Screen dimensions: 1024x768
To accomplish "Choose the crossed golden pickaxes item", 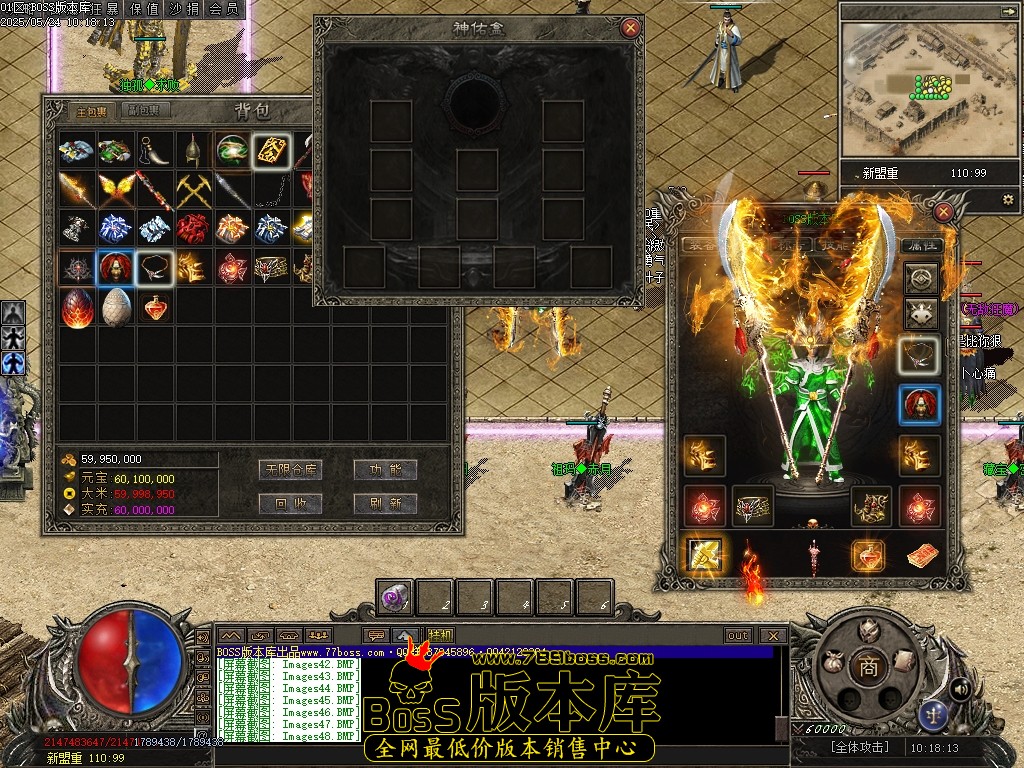I will (193, 189).
